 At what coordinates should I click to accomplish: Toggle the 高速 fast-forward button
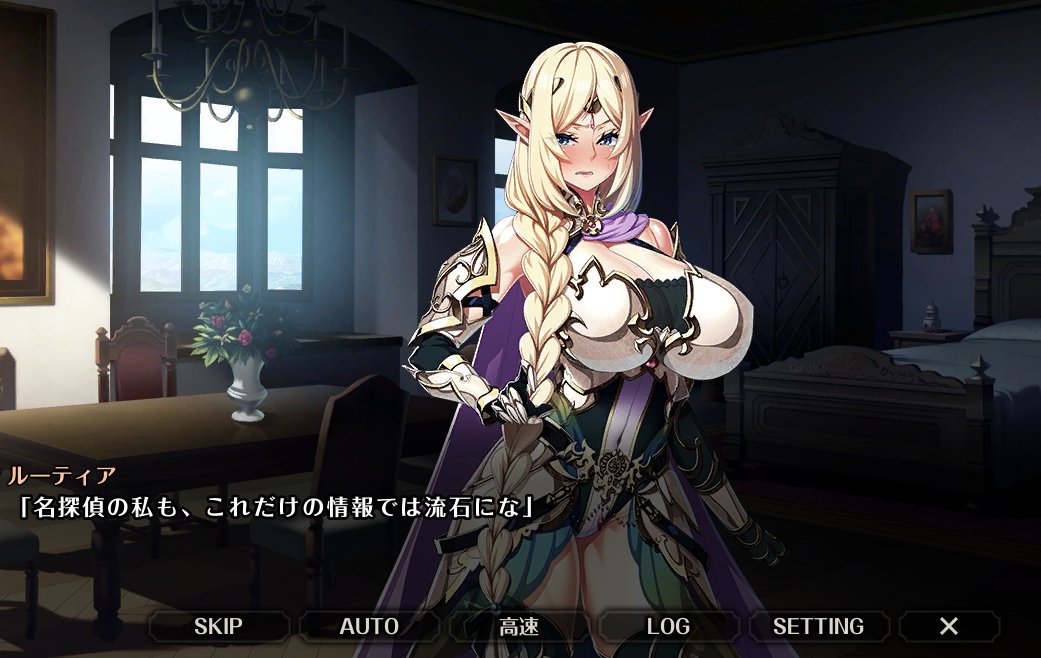[519, 627]
